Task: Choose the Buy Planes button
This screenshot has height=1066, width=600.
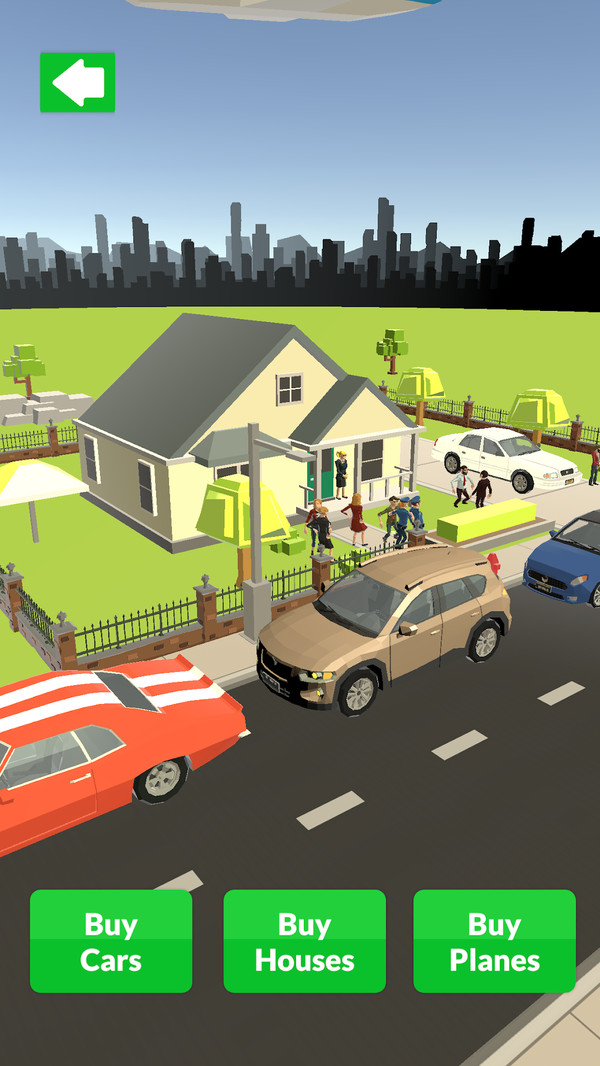Action: pyautogui.click(x=494, y=941)
